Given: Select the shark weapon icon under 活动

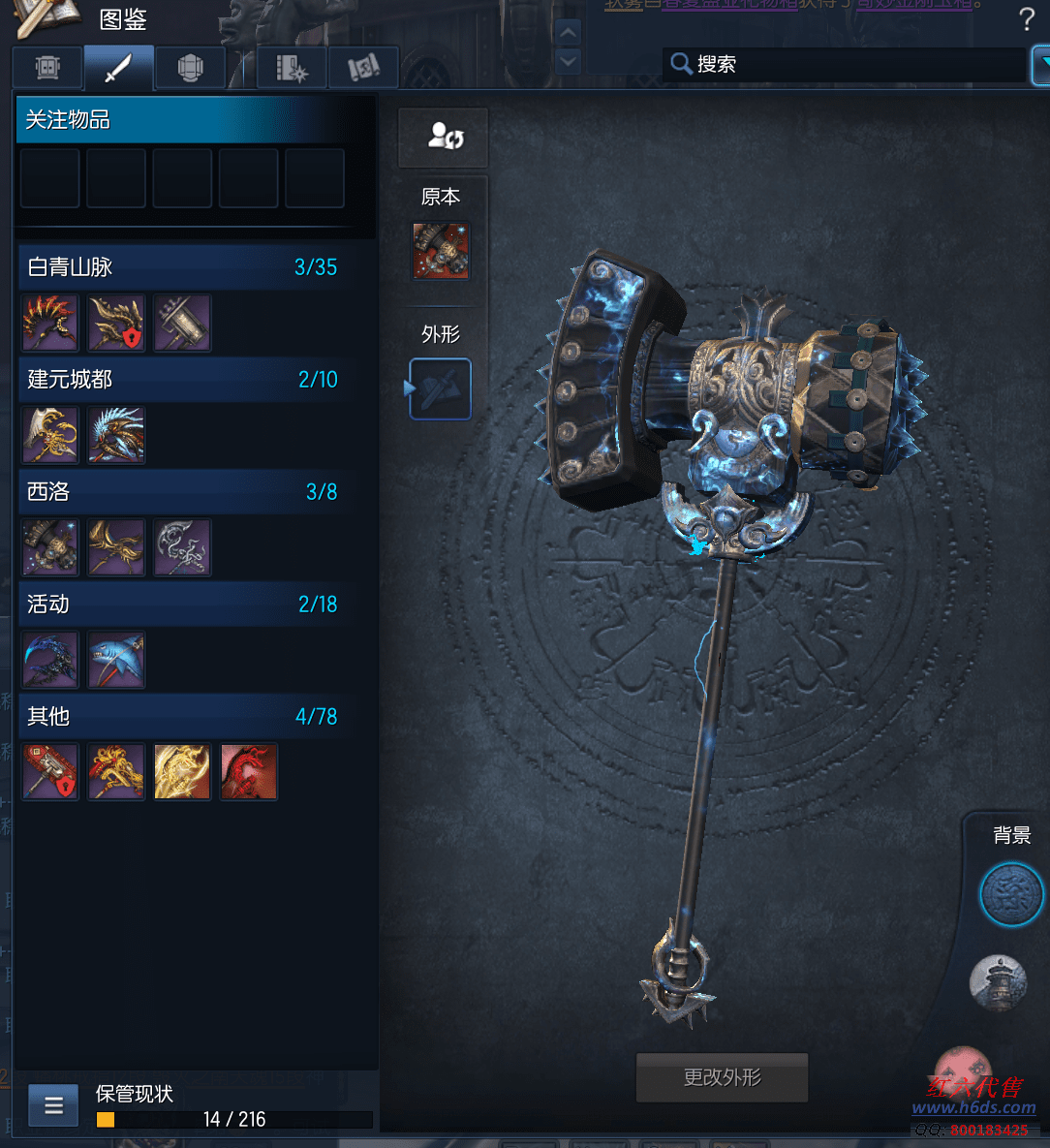Looking at the screenshot, I should [116, 661].
